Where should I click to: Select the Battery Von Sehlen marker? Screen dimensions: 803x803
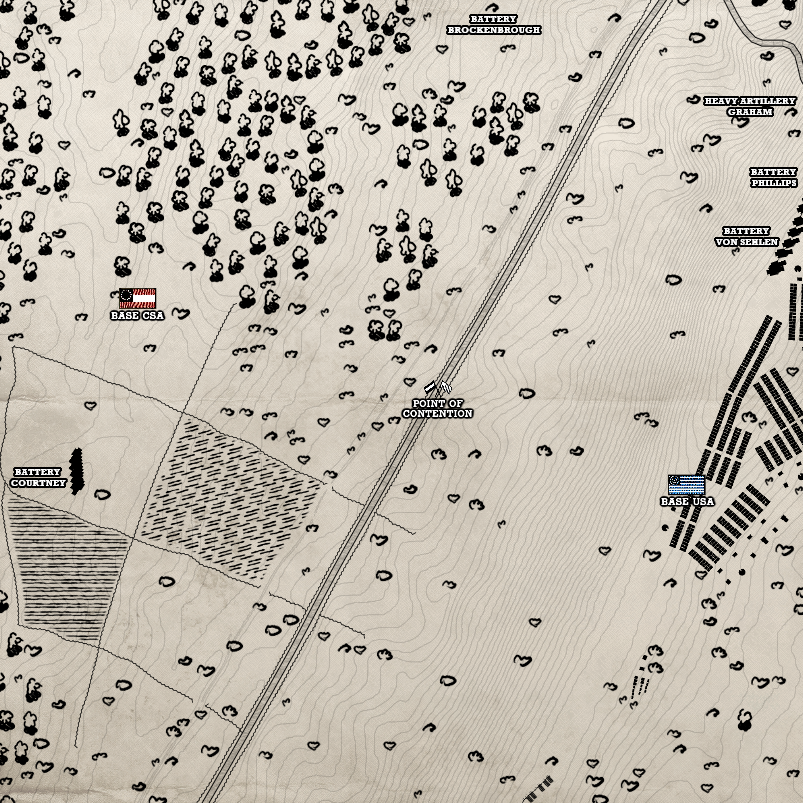[747, 237]
